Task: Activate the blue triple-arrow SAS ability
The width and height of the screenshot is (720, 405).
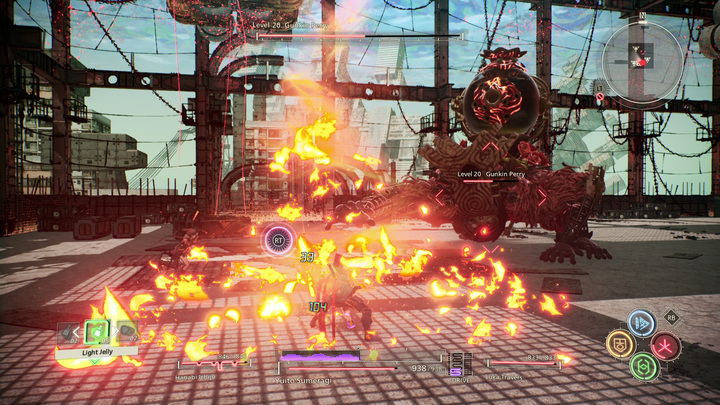Action: click(642, 322)
